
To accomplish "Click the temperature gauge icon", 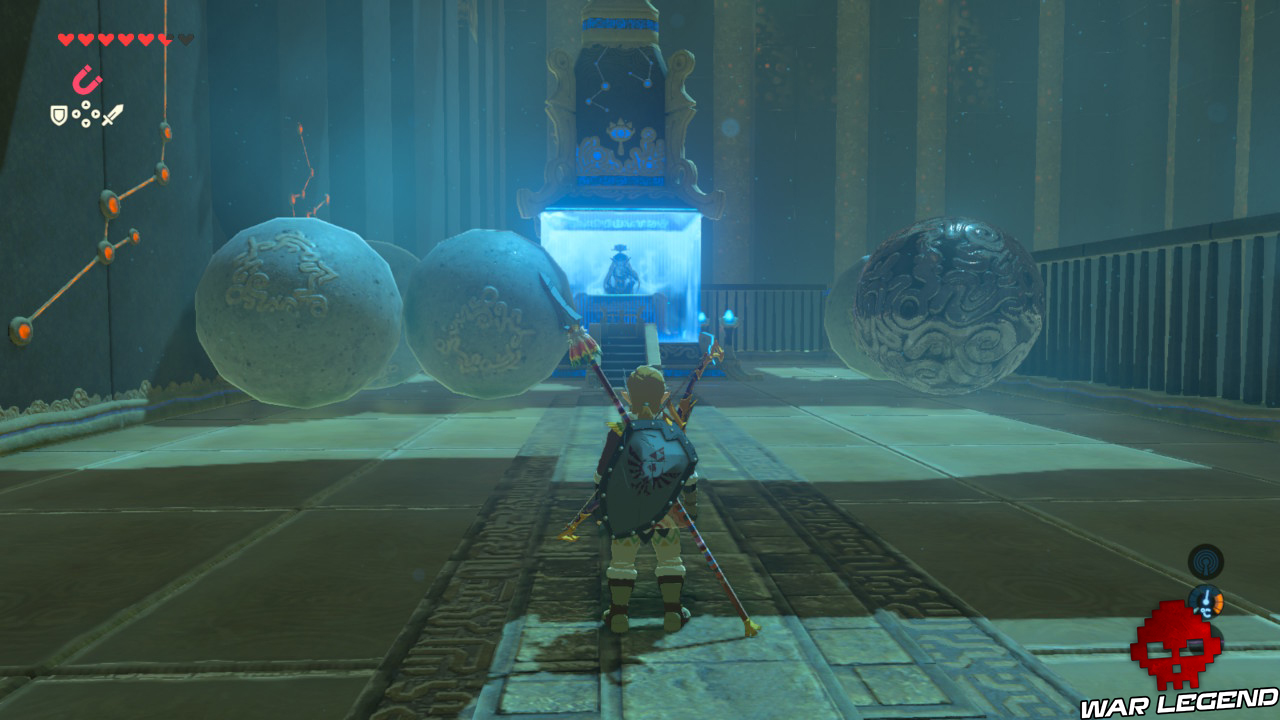I will [1206, 600].
